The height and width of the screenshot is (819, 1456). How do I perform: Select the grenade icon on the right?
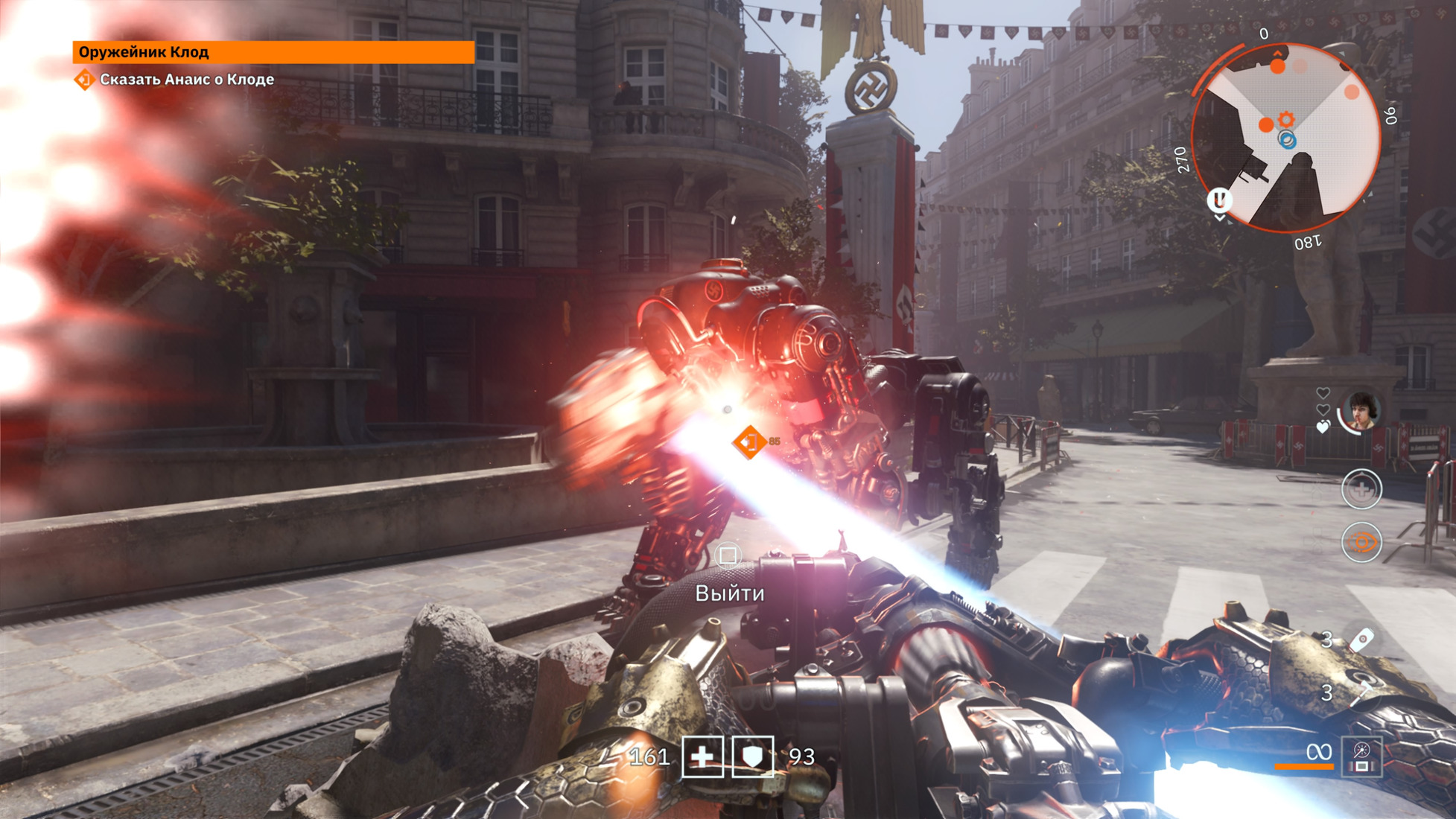(1362, 640)
